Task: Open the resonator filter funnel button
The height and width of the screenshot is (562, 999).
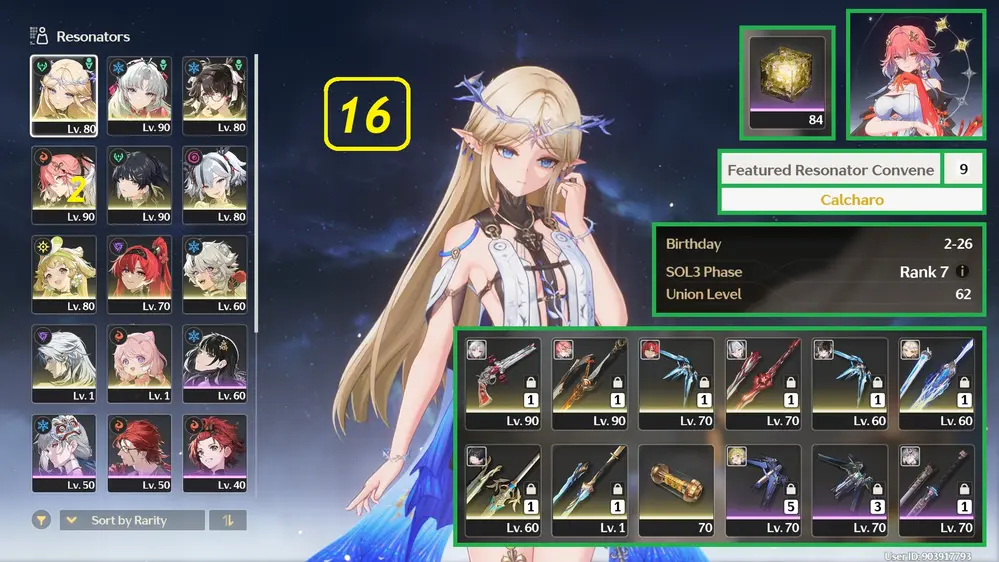Action: pyautogui.click(x=41, y=520)
